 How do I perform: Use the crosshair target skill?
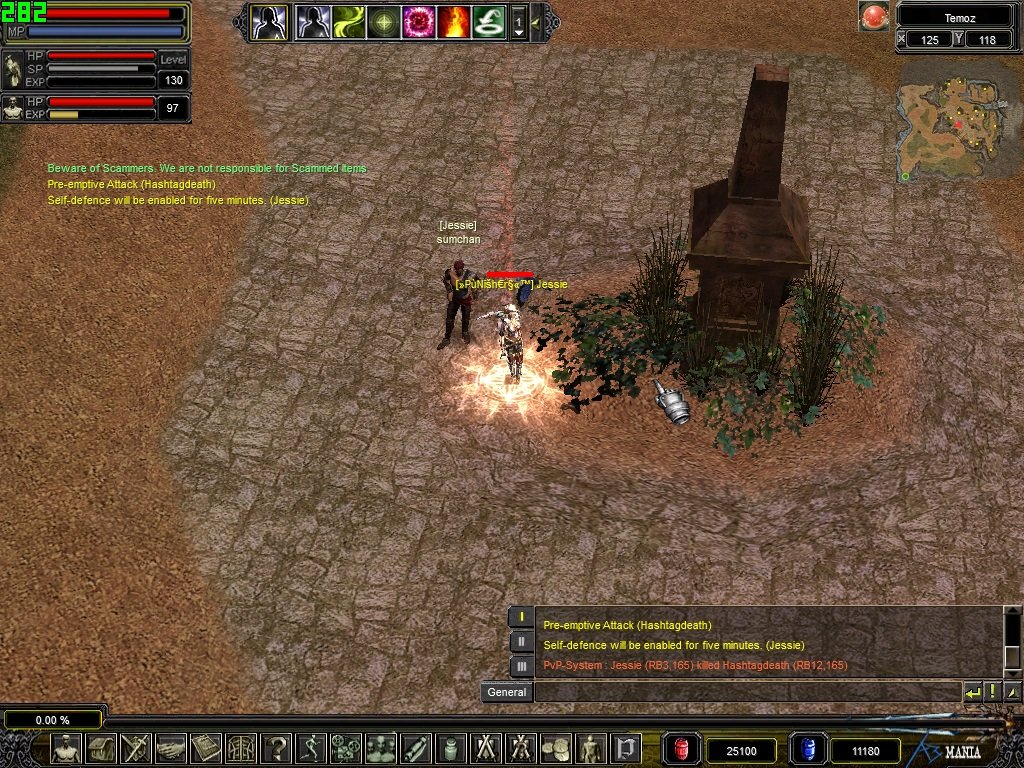384,21
